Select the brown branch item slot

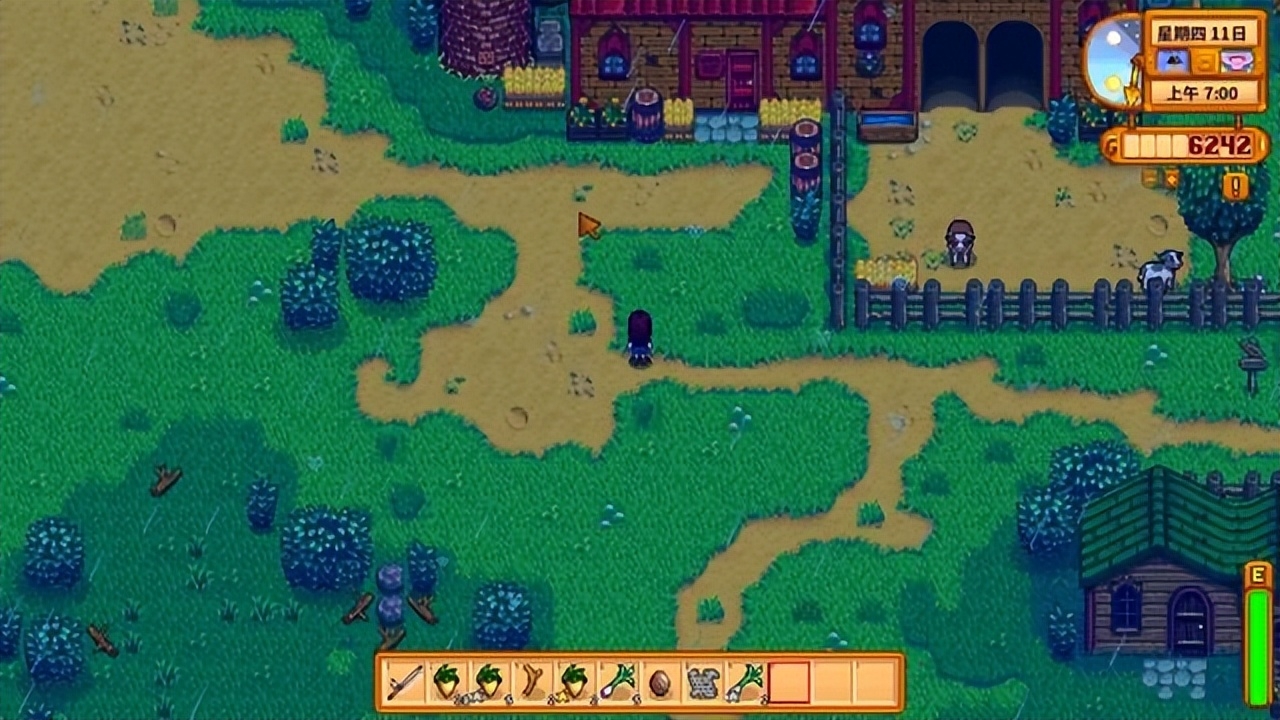point(533,683)
